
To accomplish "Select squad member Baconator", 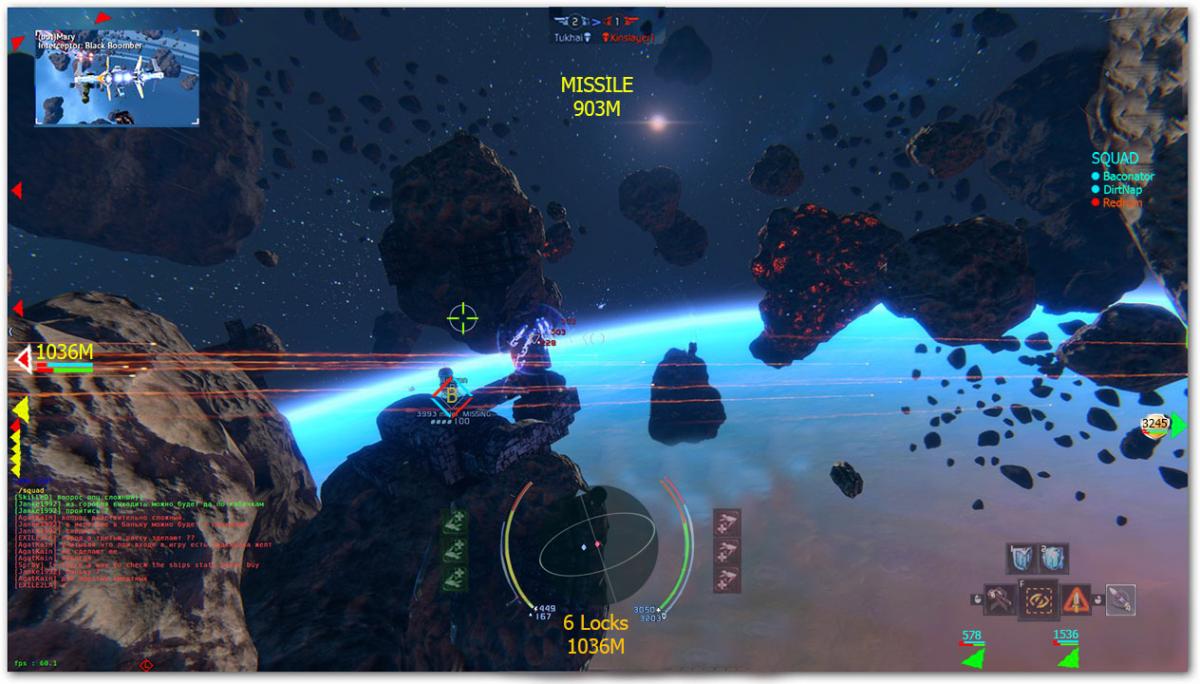I will click(1127, 176).
